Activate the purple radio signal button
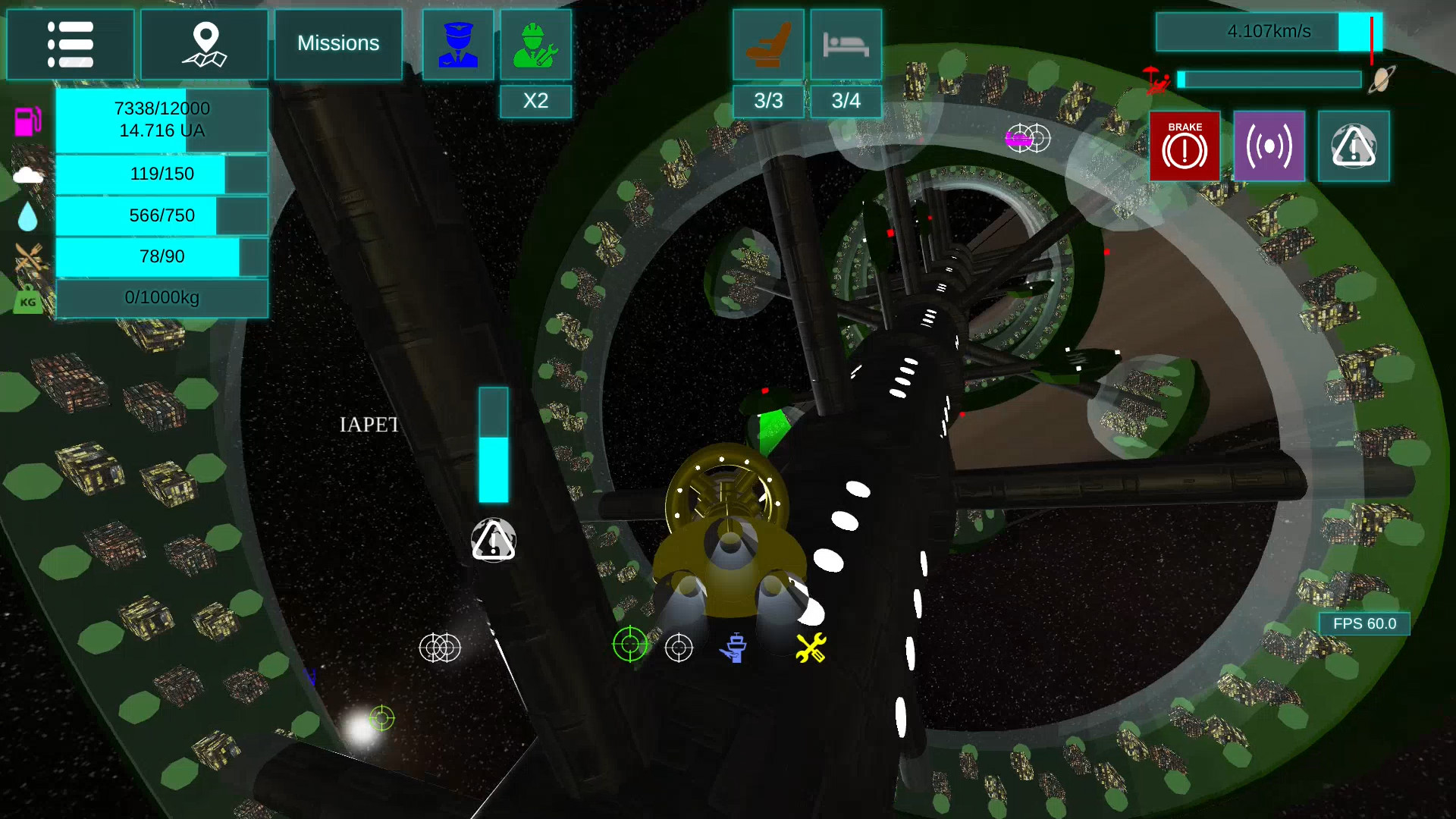Image resolution: width=1456 pixels, height=819 pixels. point(1269,146)
